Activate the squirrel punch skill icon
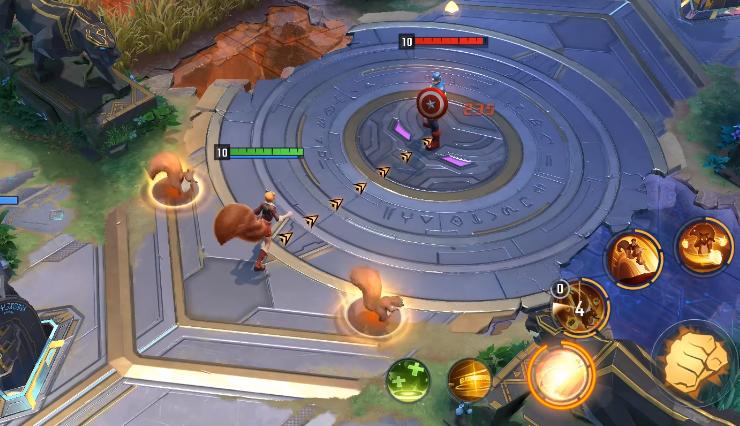Image resolution: width=740 pixels, height=426 pixels. (x=700, y=245)
